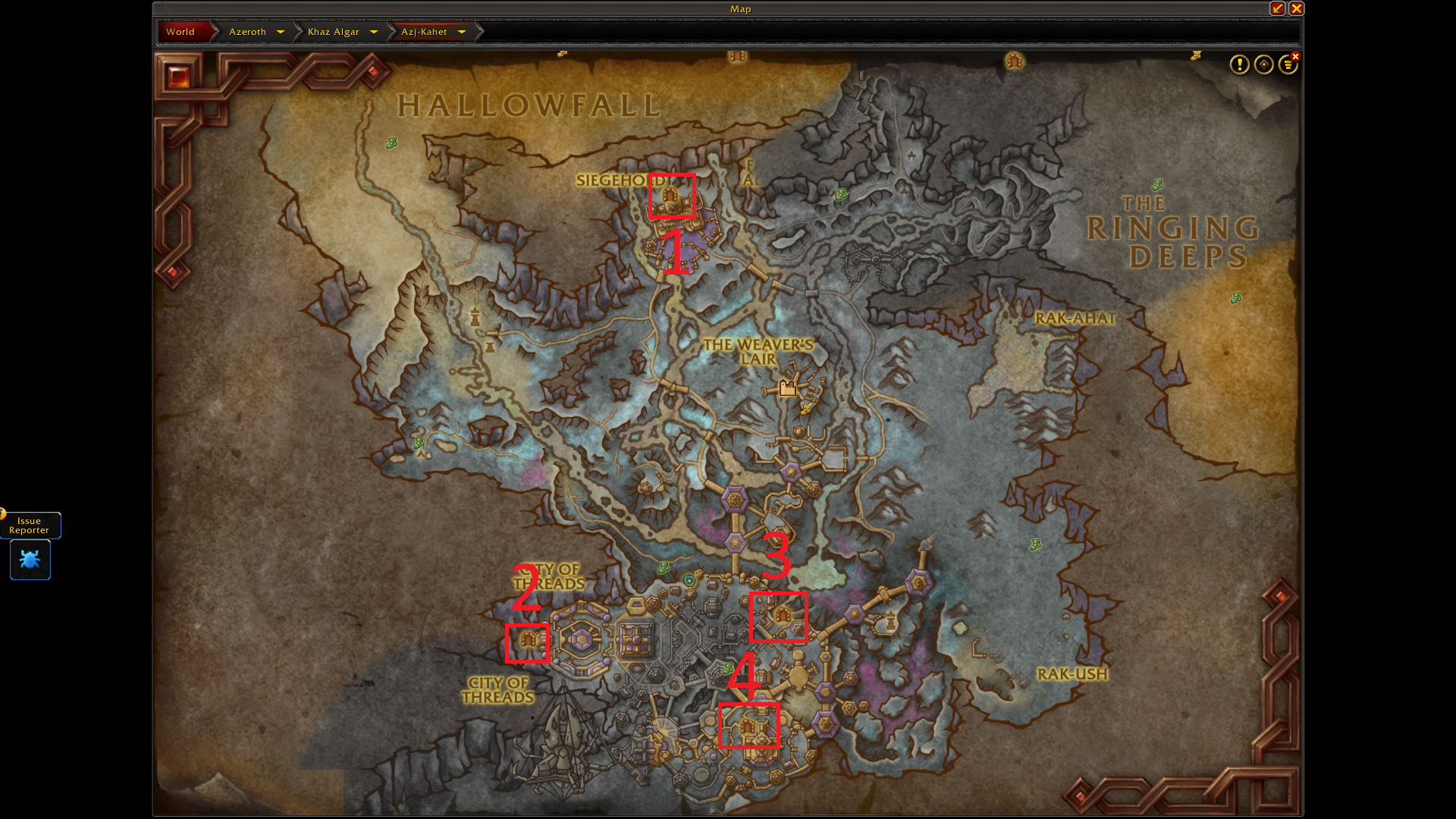
Task: Click the exclamation mark quest button
Action: (x=1239, y=65)
